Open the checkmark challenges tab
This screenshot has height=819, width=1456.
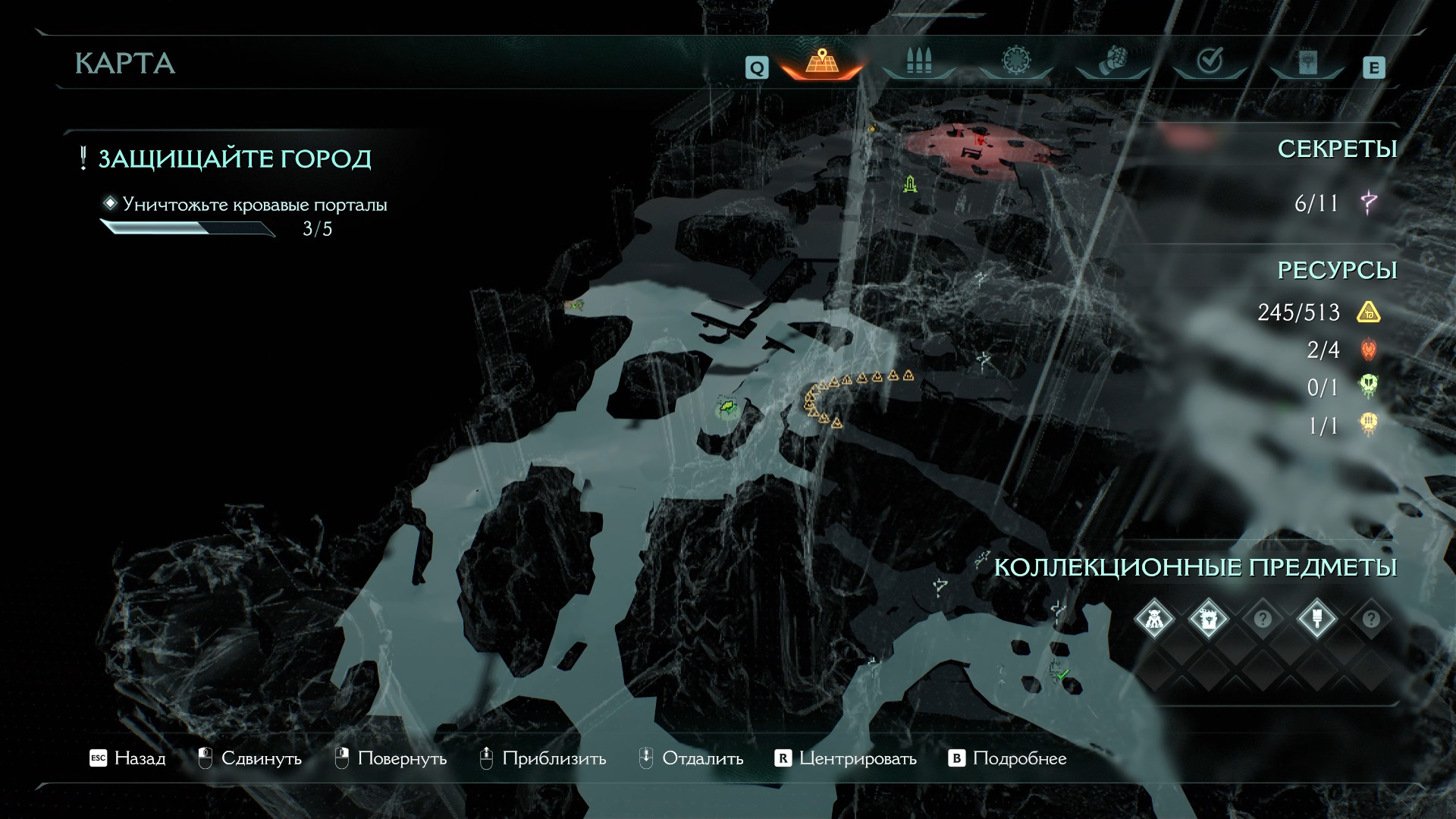(1209, 61)
